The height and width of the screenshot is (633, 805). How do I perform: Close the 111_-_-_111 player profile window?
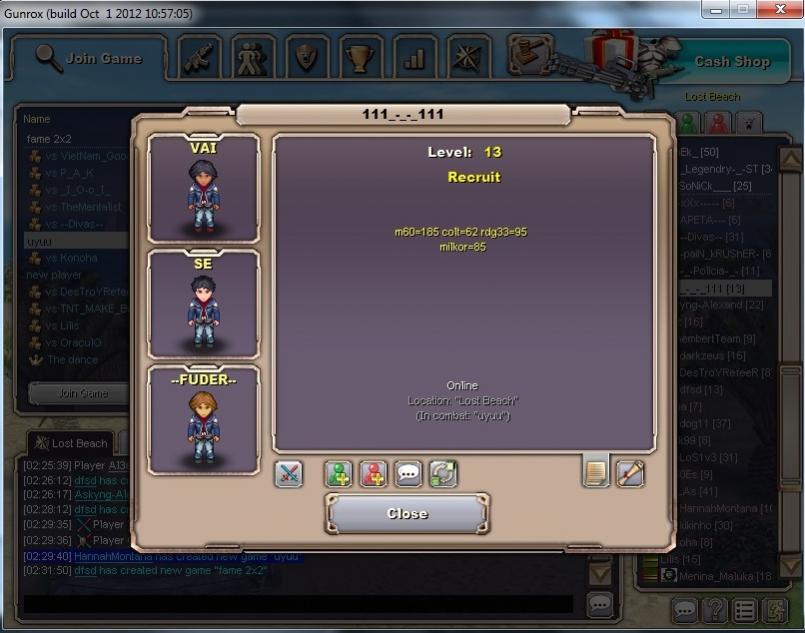pyautogui.click(x=407, y=514)
